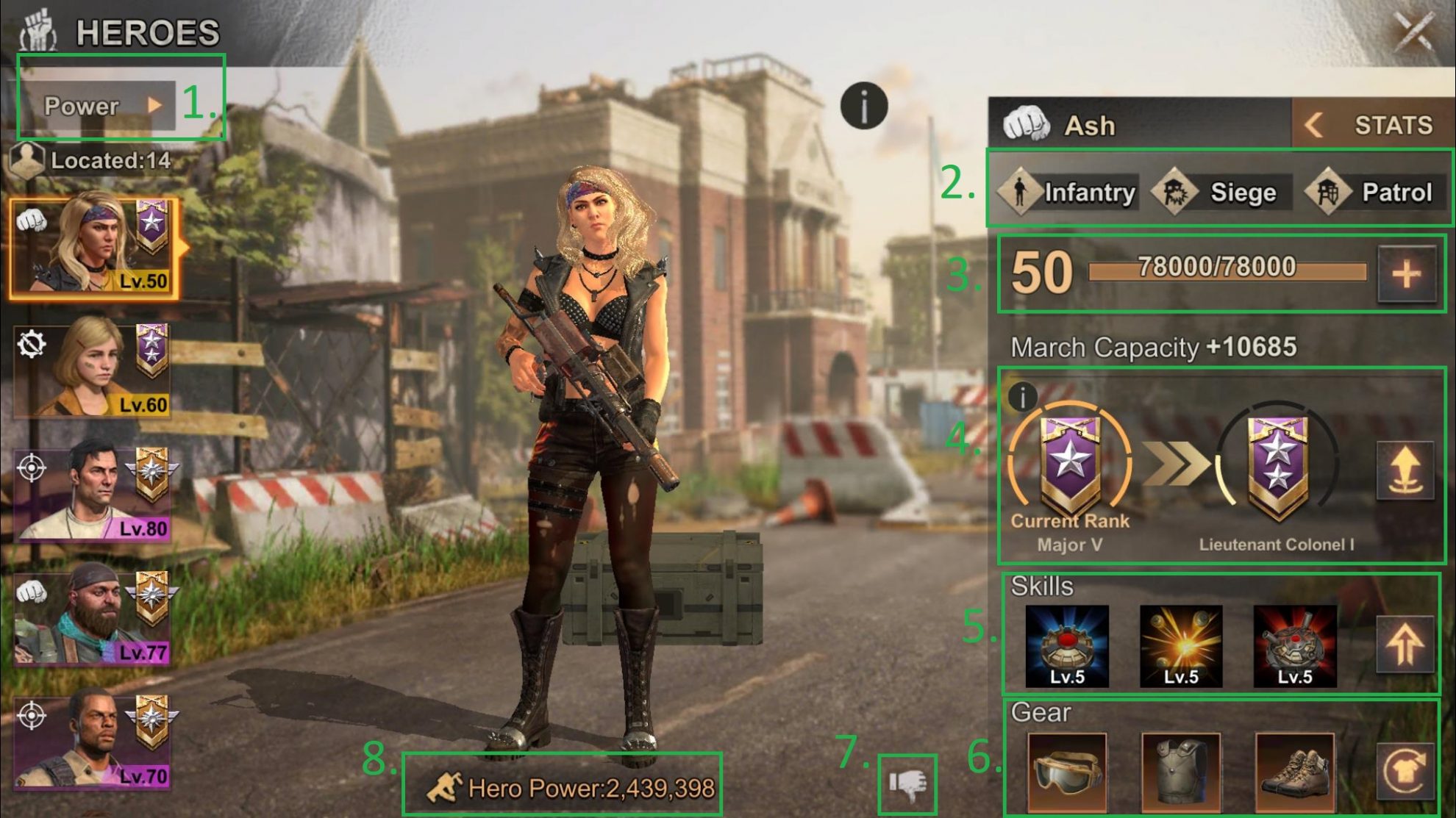
Task: Select the Siege troop type icon
Action: pos(1173,193)
